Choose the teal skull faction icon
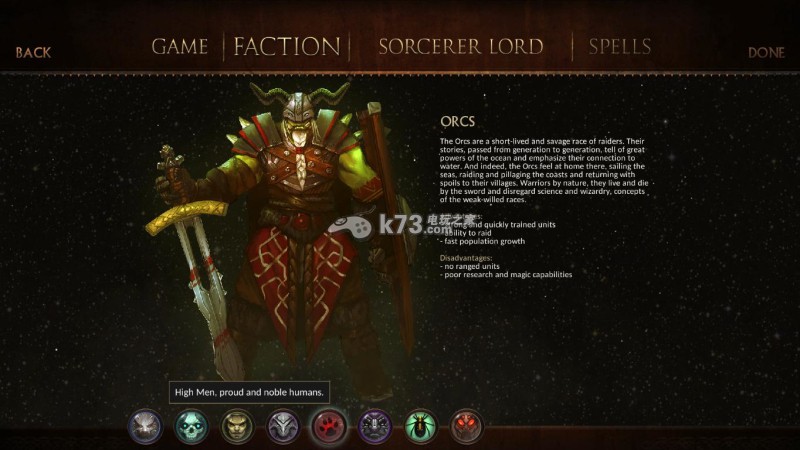Screen dimensions: 800x450 [191, 427]
